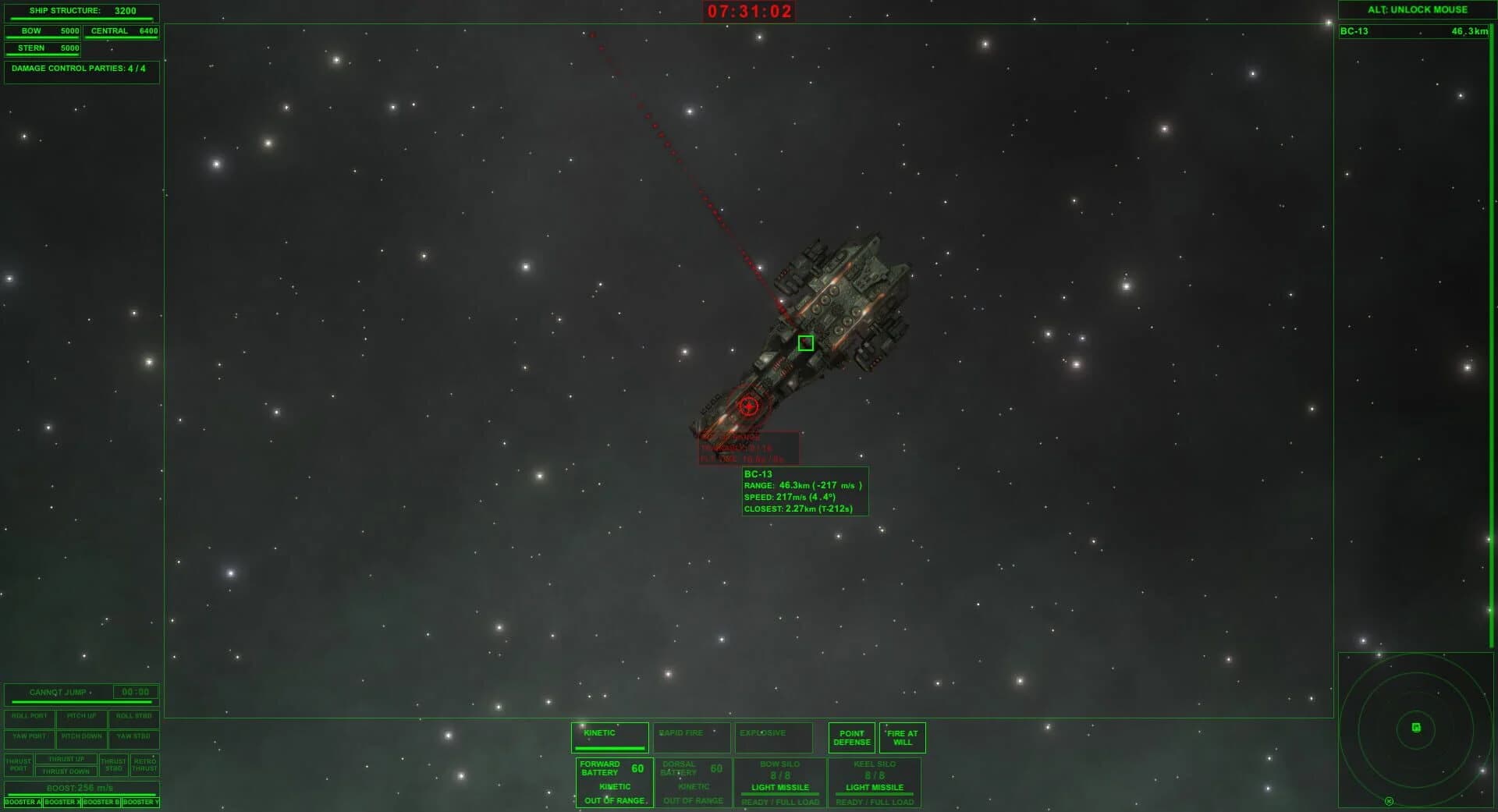Activate the YAW STBD thruster control
The width and height of the screenshot is (1498, 812).
tap(133, 736)
